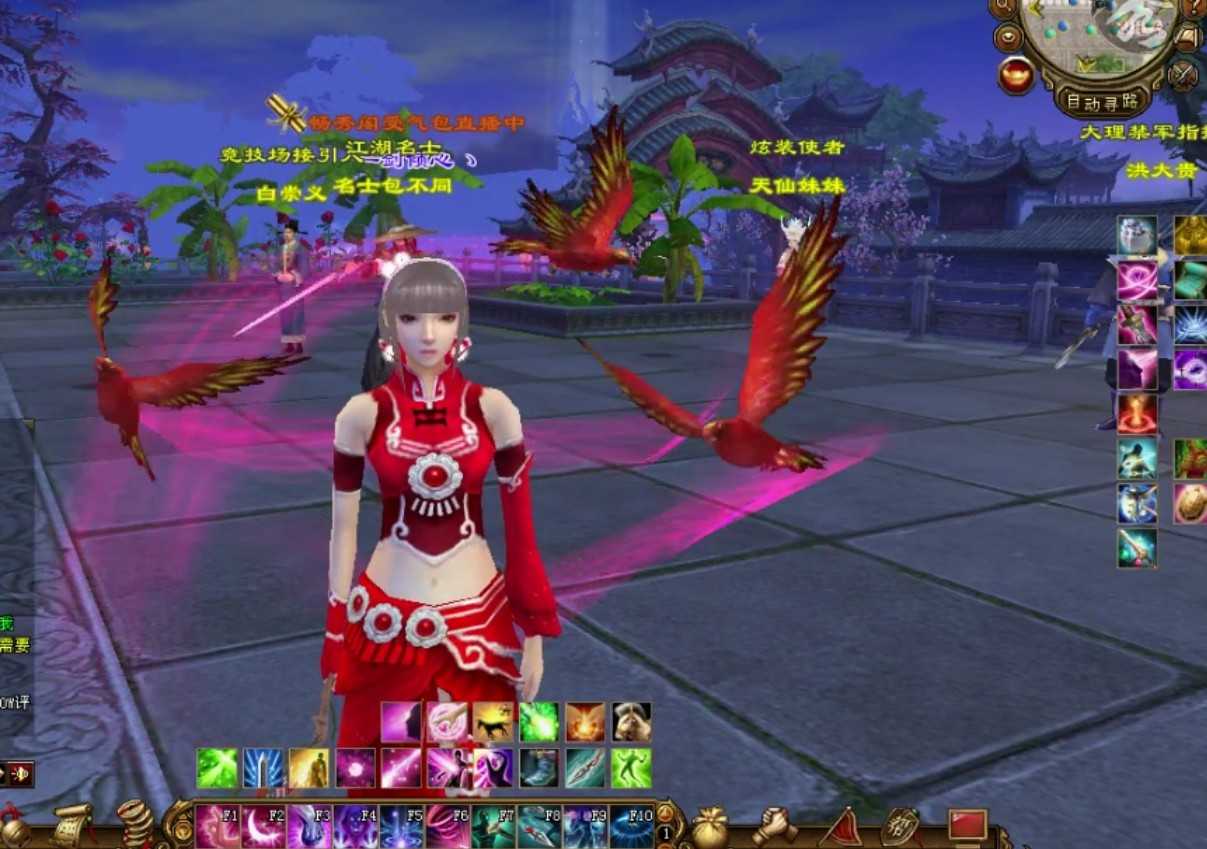
Task: Open the money bag inventory icon
Action: point(710,826)
